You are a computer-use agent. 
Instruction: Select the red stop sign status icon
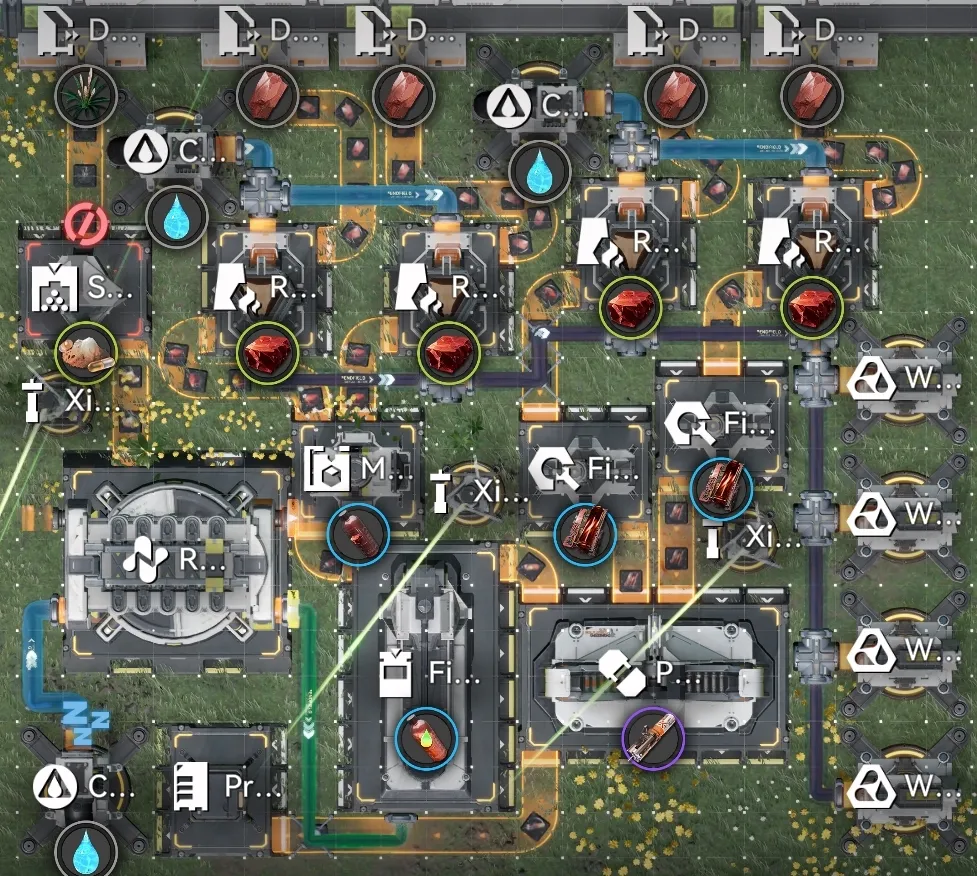pos(84,222)
